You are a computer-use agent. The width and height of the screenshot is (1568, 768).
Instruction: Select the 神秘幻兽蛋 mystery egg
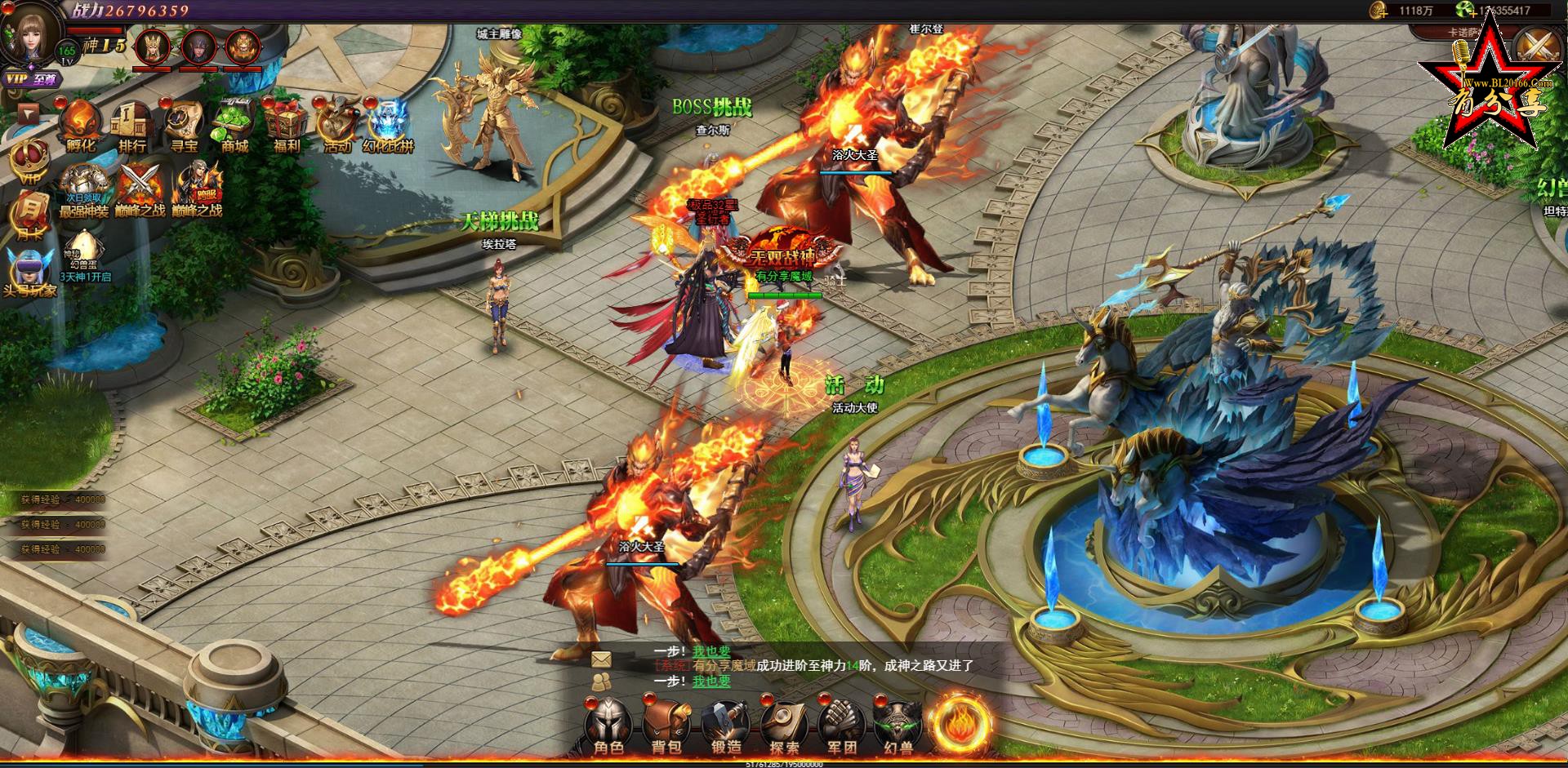(84, 247)
